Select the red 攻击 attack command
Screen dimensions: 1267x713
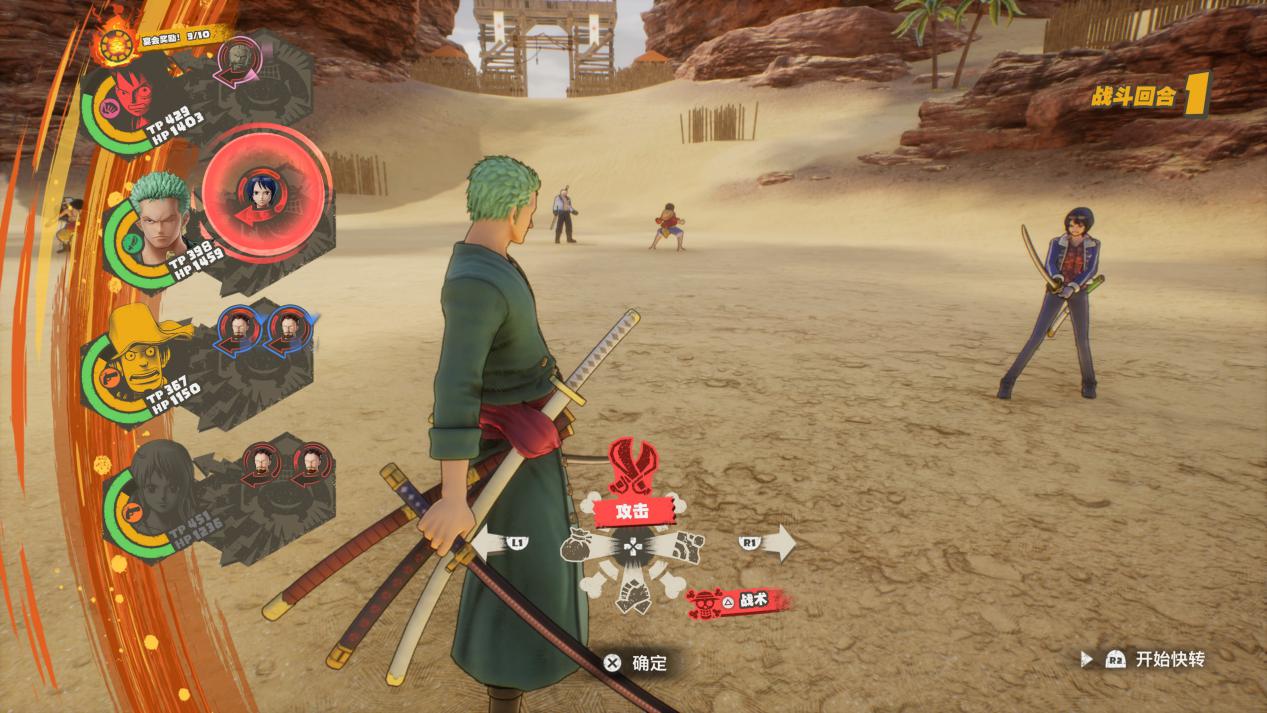(x=632, y=511)
